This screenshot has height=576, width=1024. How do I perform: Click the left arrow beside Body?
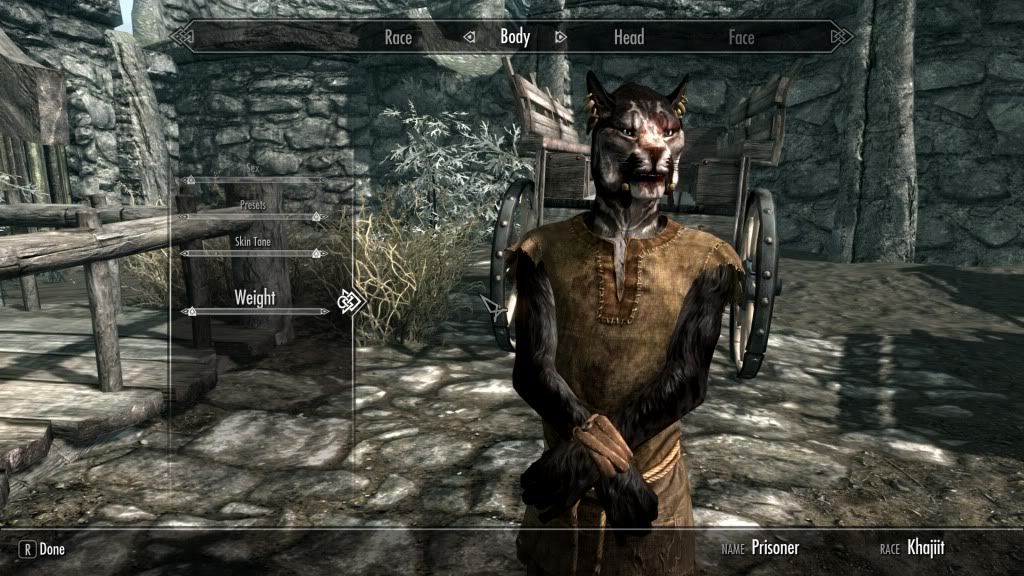(469, 38)
